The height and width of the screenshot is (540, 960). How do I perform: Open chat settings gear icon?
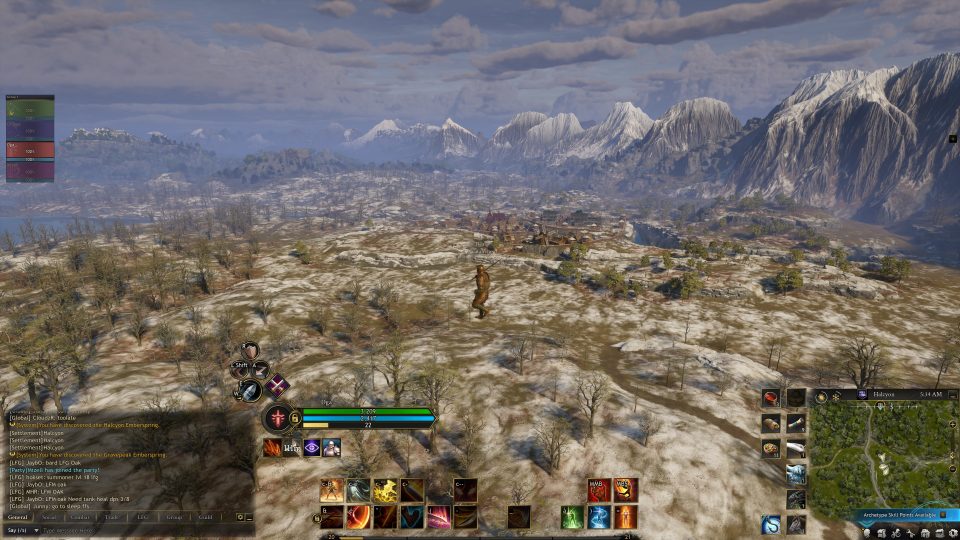coord(239,517)
